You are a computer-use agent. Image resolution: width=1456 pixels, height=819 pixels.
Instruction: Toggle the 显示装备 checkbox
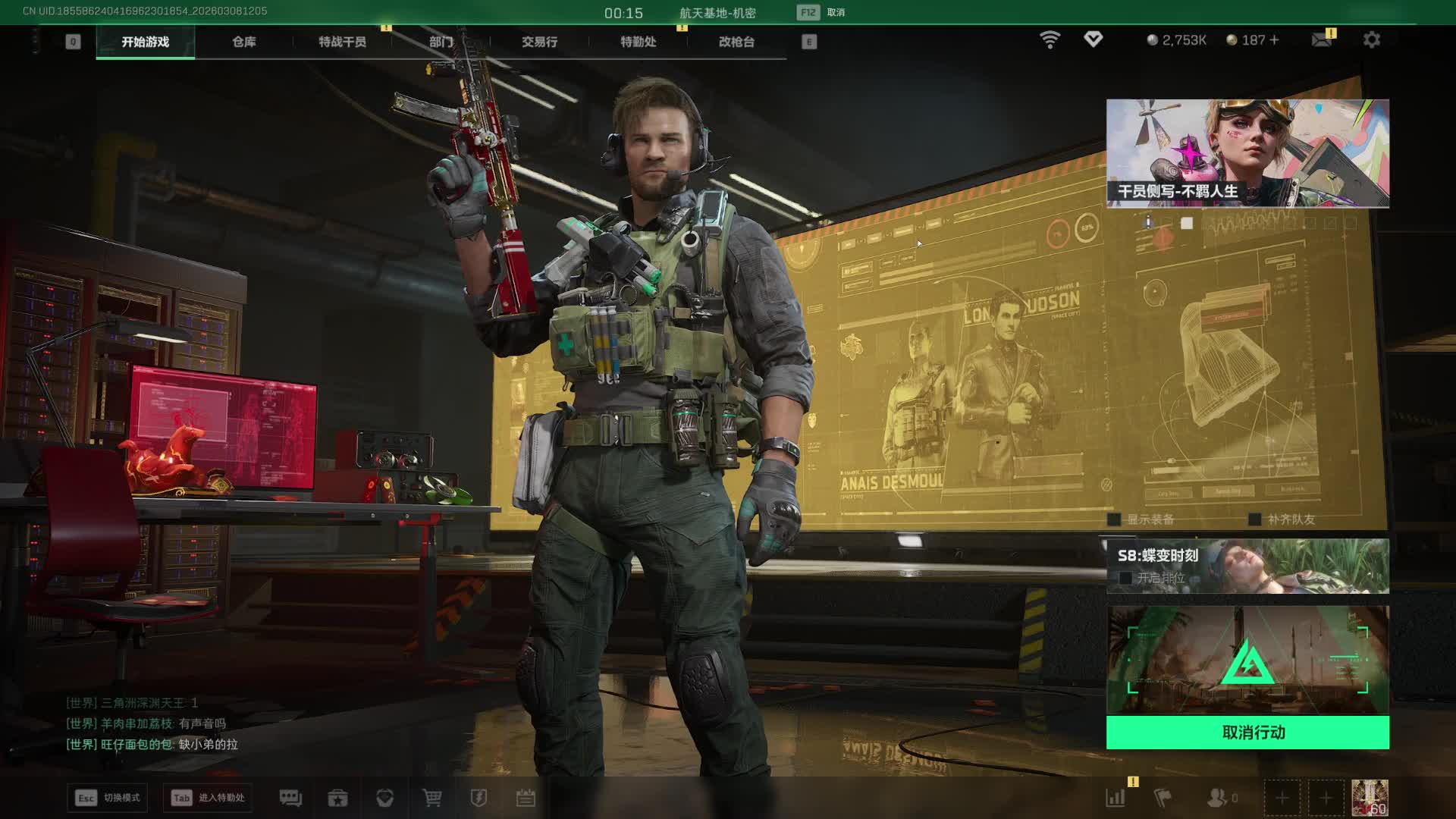point(1114,519)
